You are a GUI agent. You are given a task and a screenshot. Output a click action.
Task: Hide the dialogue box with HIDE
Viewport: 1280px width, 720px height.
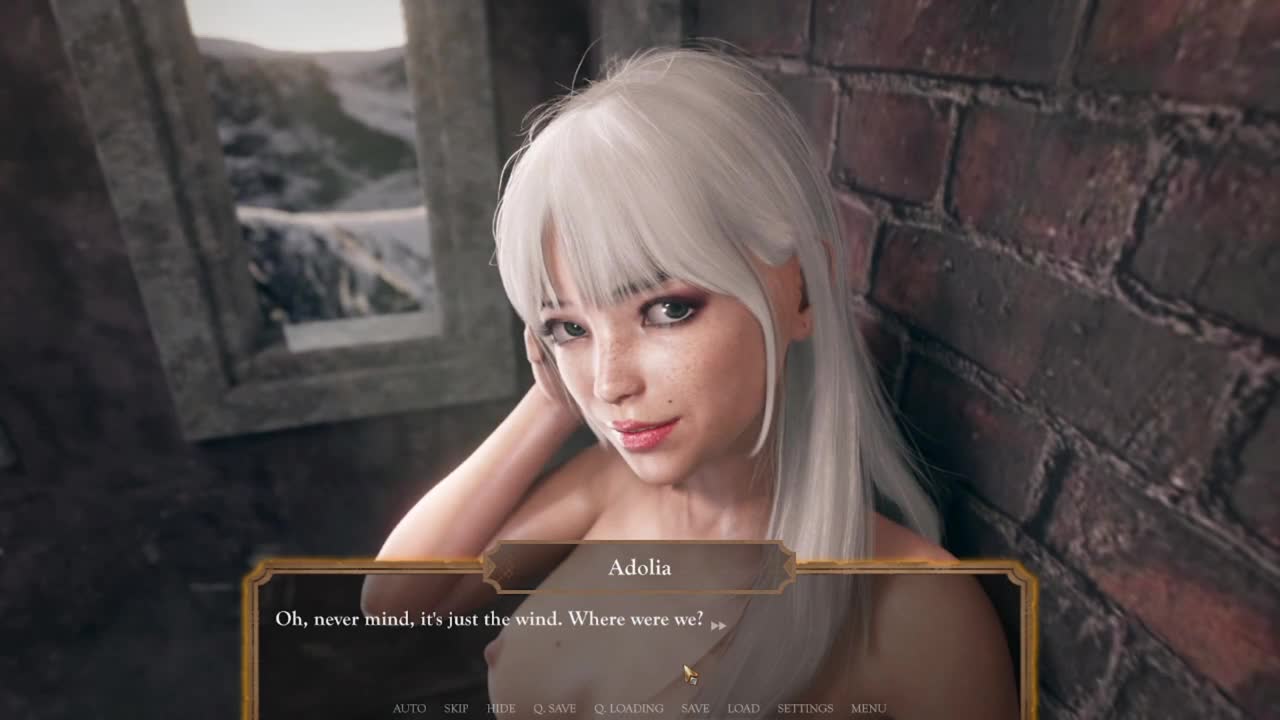pyautogui.click(x=501, y=708)
